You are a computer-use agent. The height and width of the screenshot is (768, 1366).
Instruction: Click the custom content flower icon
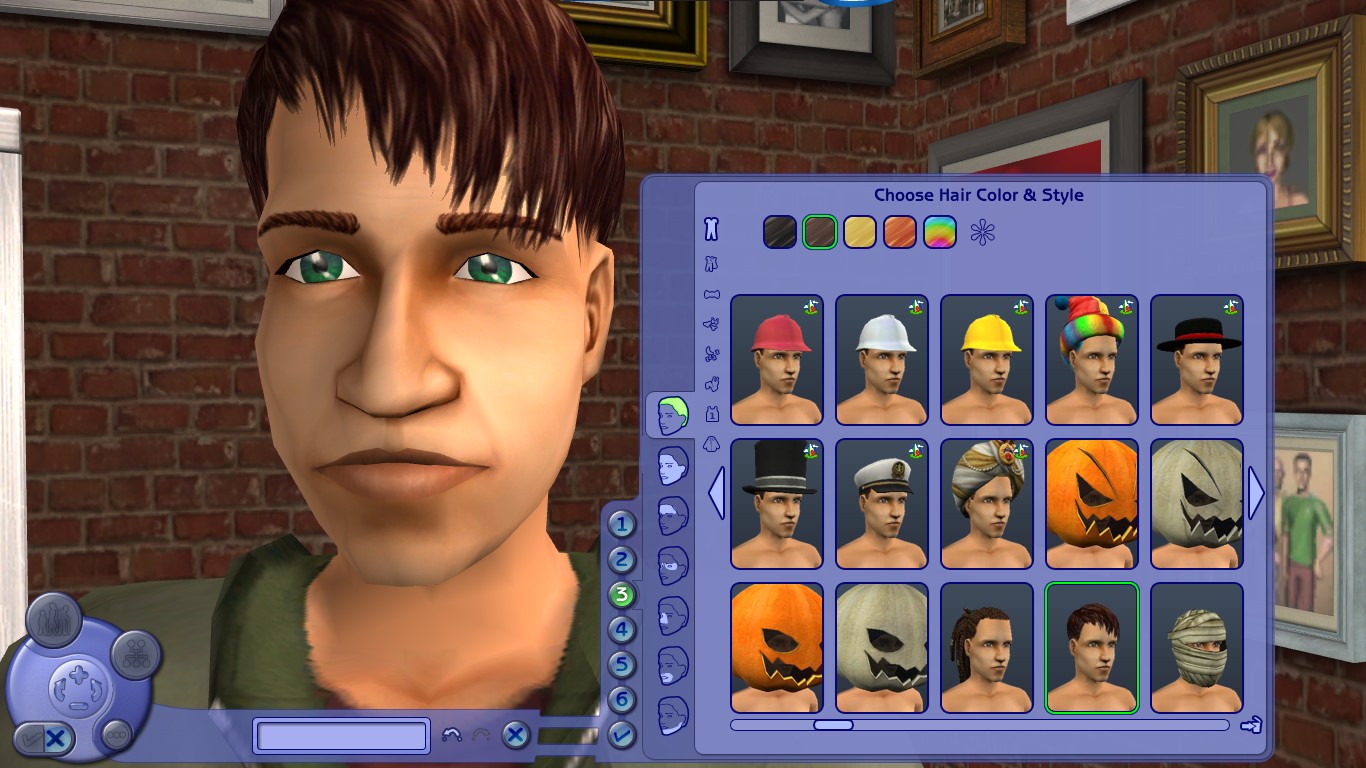[981, 233]
